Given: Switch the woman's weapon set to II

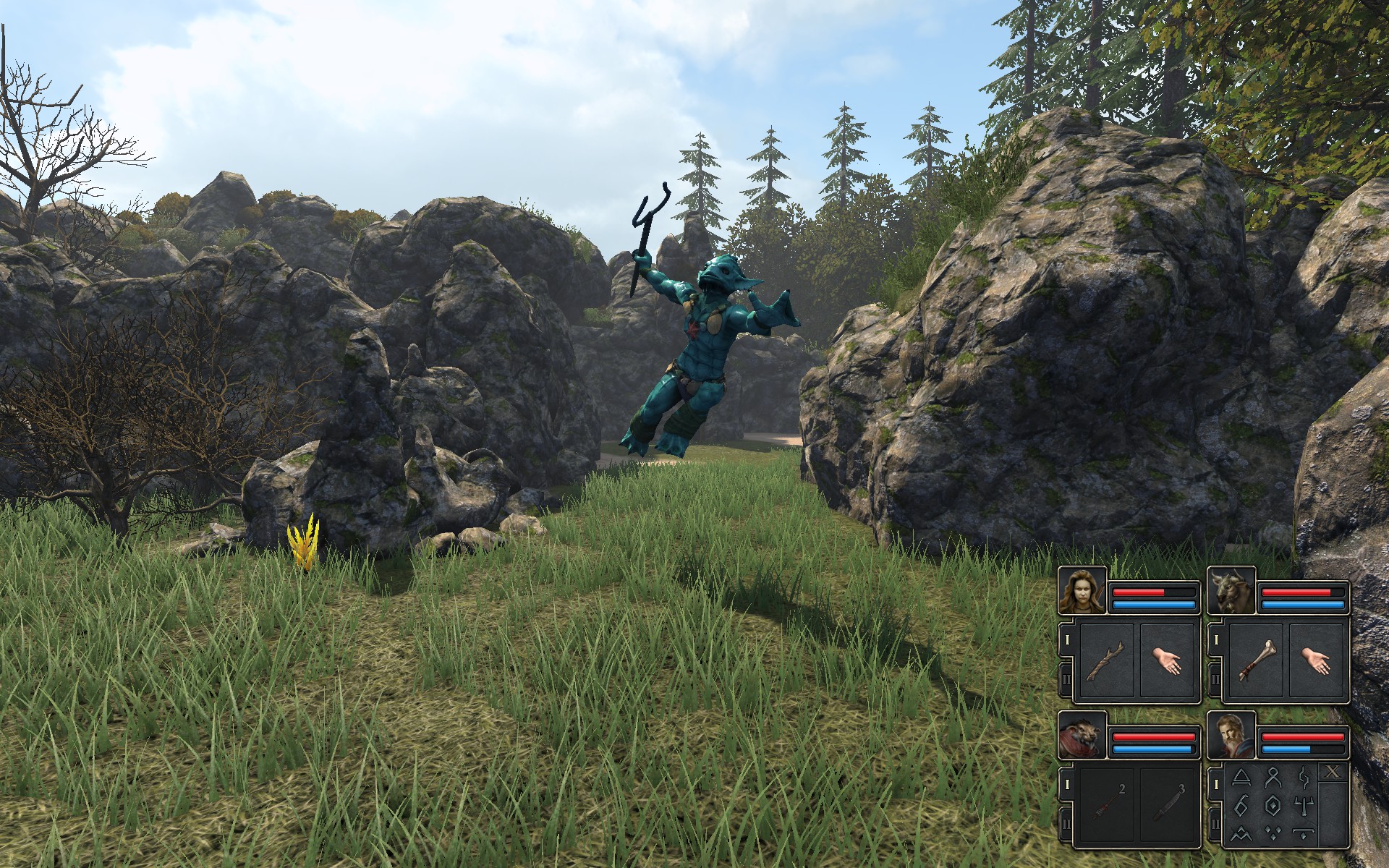Looking at the screenshot, I should (x=1066, y=680).
